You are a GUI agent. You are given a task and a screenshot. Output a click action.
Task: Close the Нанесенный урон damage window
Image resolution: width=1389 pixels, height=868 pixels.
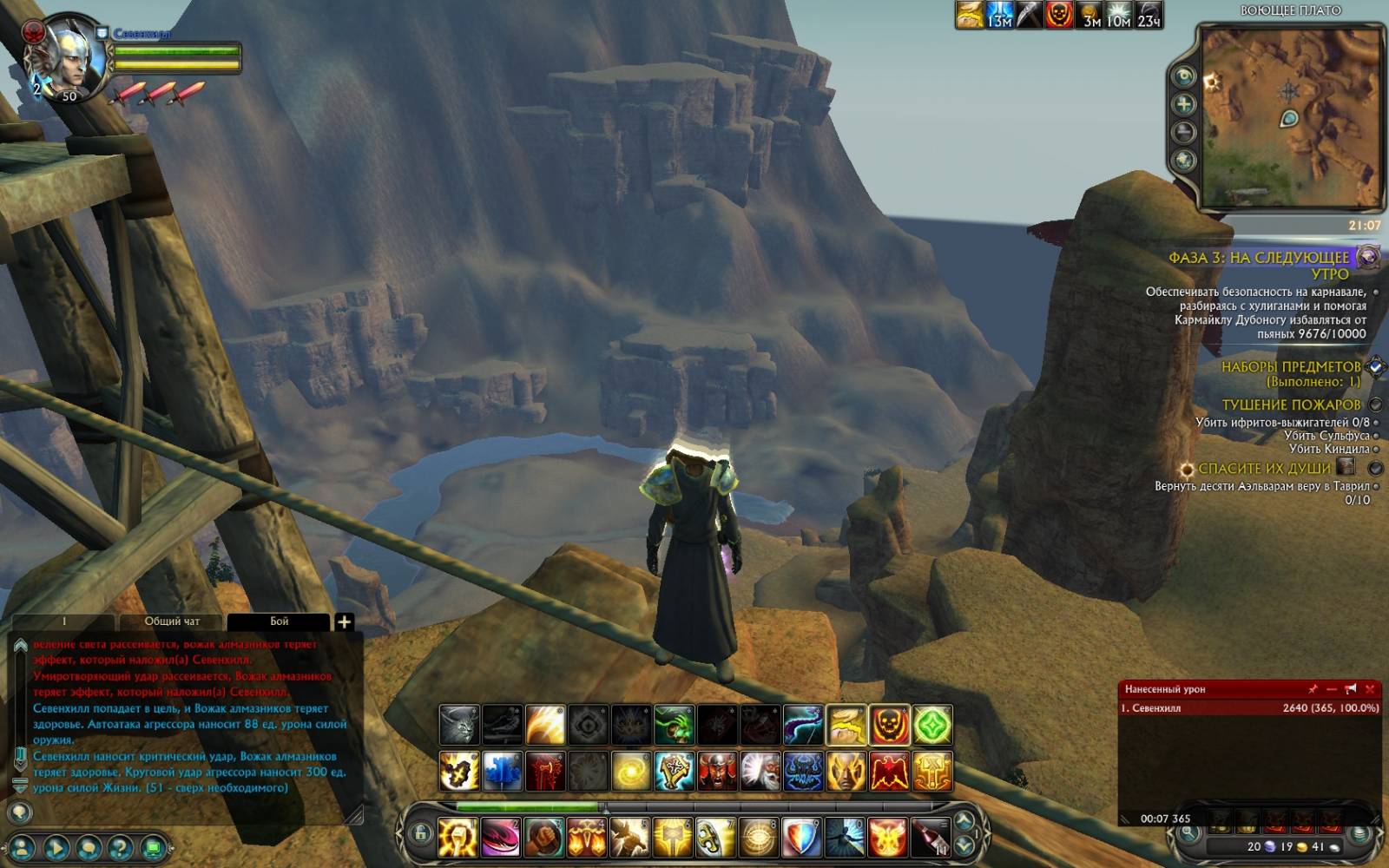pyautogui.click(x=1370, y=689)
